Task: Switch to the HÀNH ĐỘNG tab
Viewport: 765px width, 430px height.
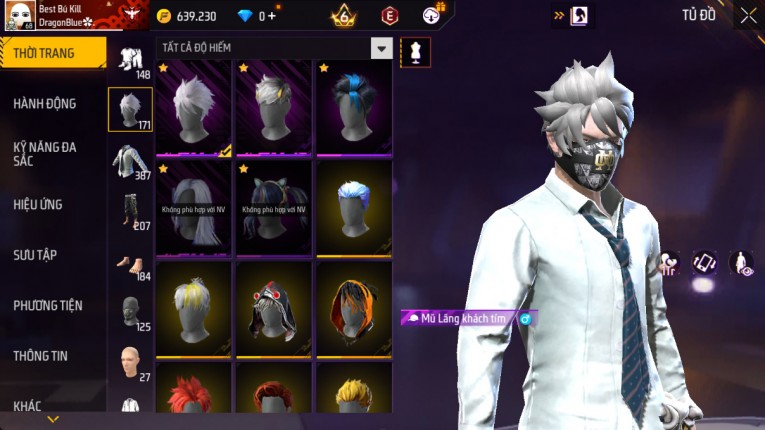Action: [x=46, y=104]
